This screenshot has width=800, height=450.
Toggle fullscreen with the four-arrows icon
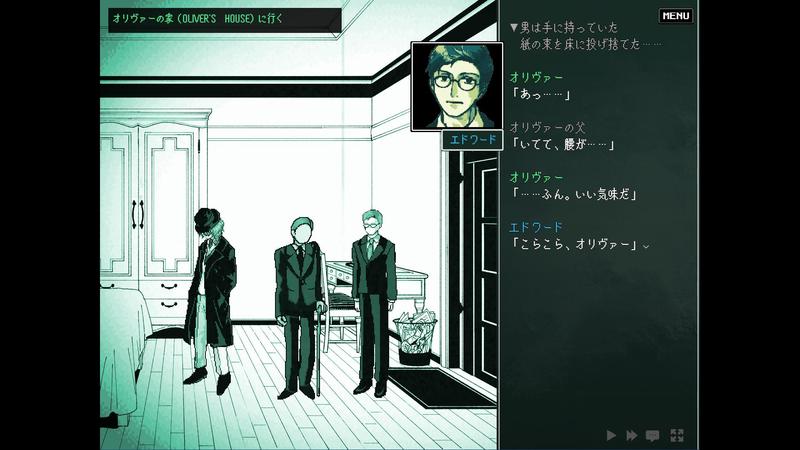tap(677, 435)
